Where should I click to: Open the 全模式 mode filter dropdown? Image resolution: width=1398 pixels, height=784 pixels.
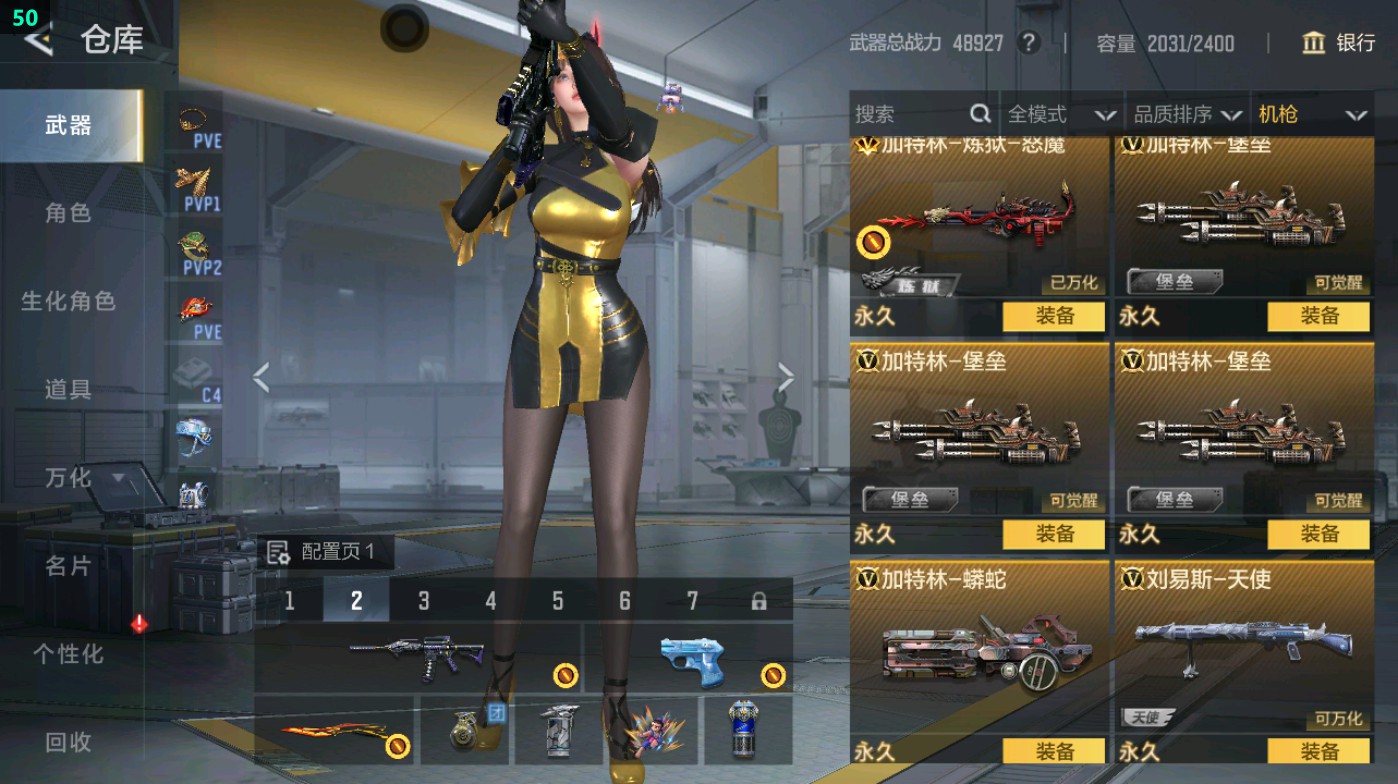coord(1060,115)
